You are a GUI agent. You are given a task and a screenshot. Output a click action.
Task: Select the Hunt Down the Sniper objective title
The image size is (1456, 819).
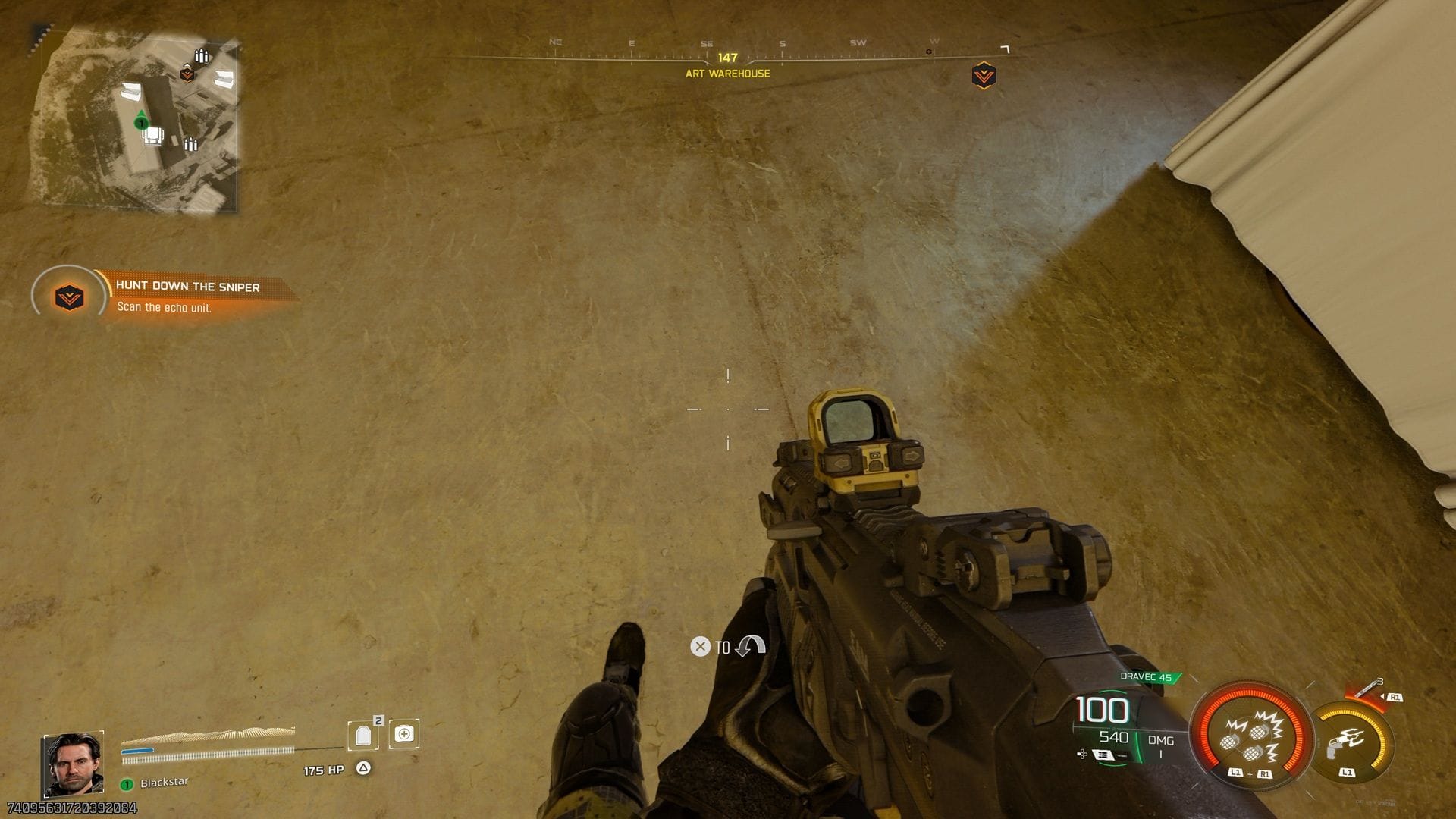click(x=187, y=287)
